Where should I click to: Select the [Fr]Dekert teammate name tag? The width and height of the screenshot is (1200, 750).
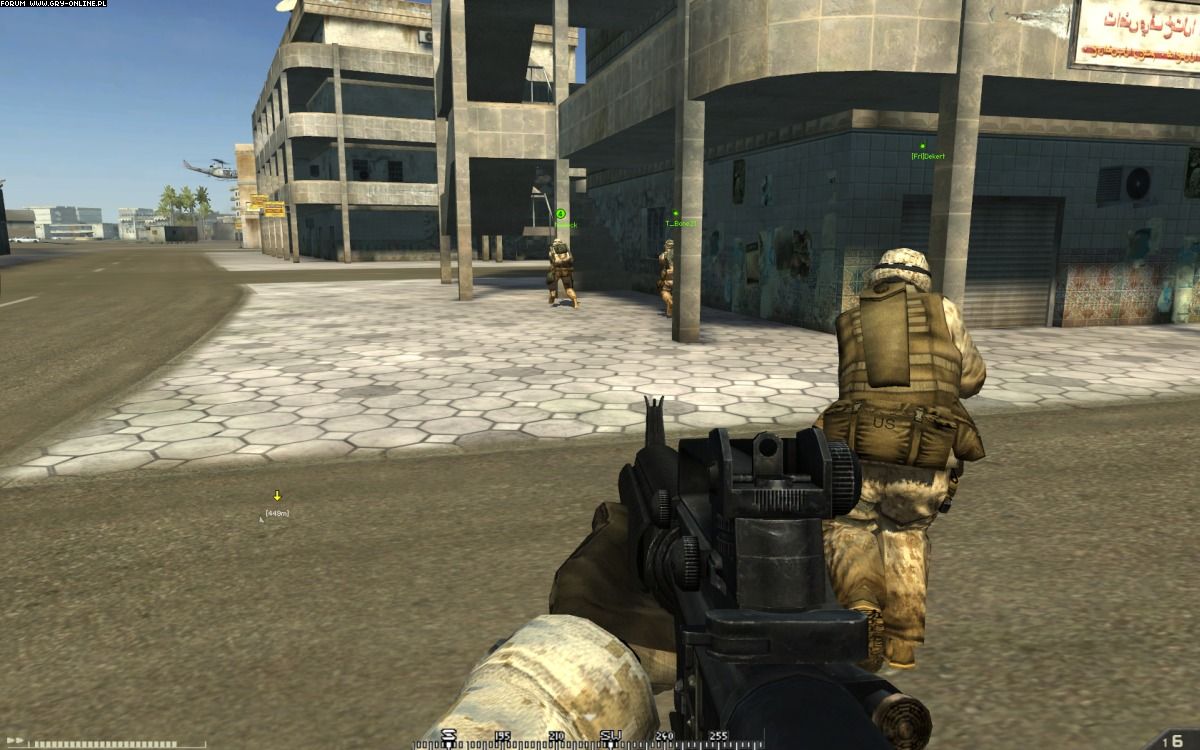[x=927, y=156]
